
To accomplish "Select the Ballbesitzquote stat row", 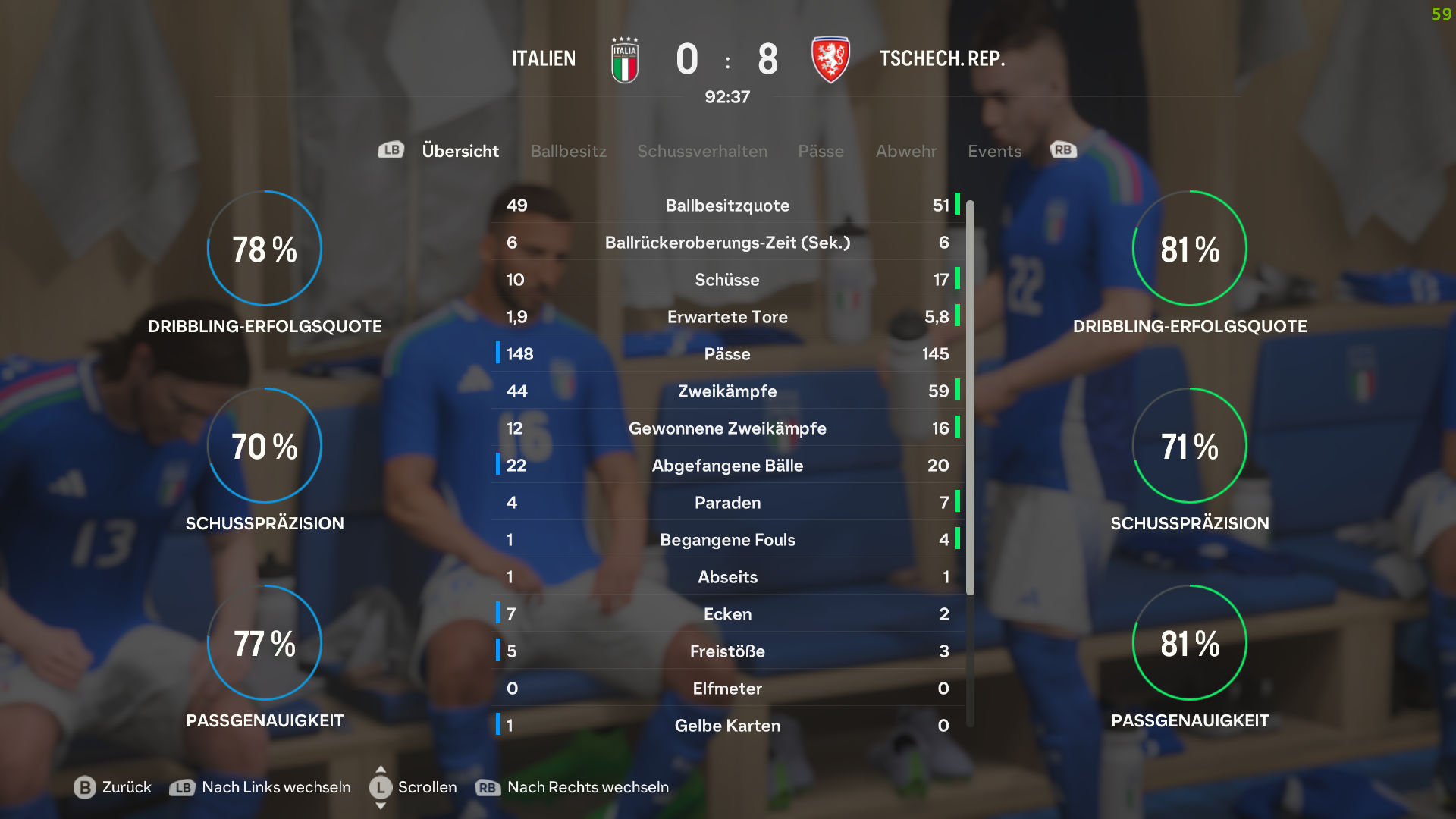I will [x=727, y=206].
